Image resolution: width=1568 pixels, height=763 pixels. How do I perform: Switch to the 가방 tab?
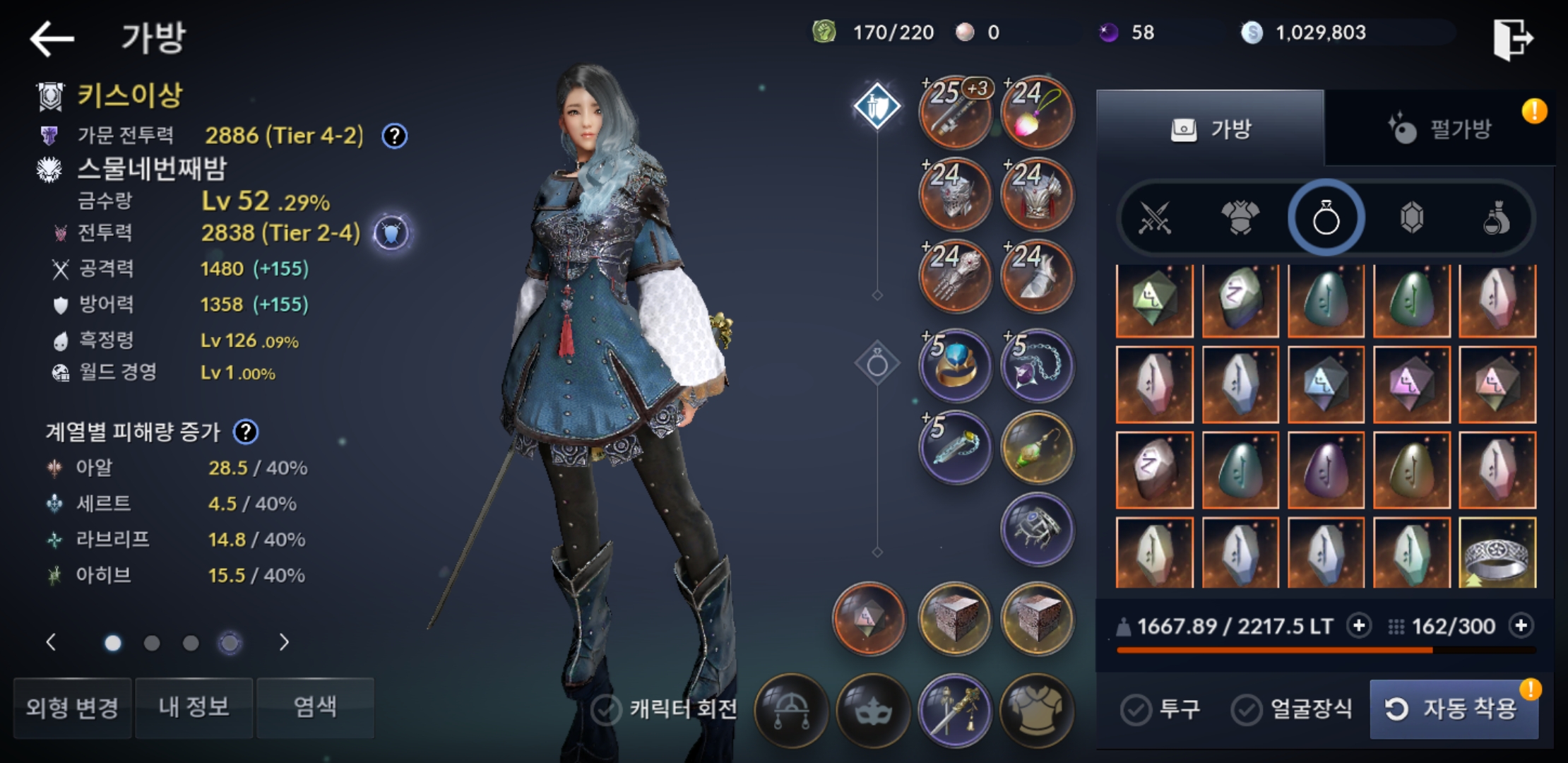(1211, 129)
